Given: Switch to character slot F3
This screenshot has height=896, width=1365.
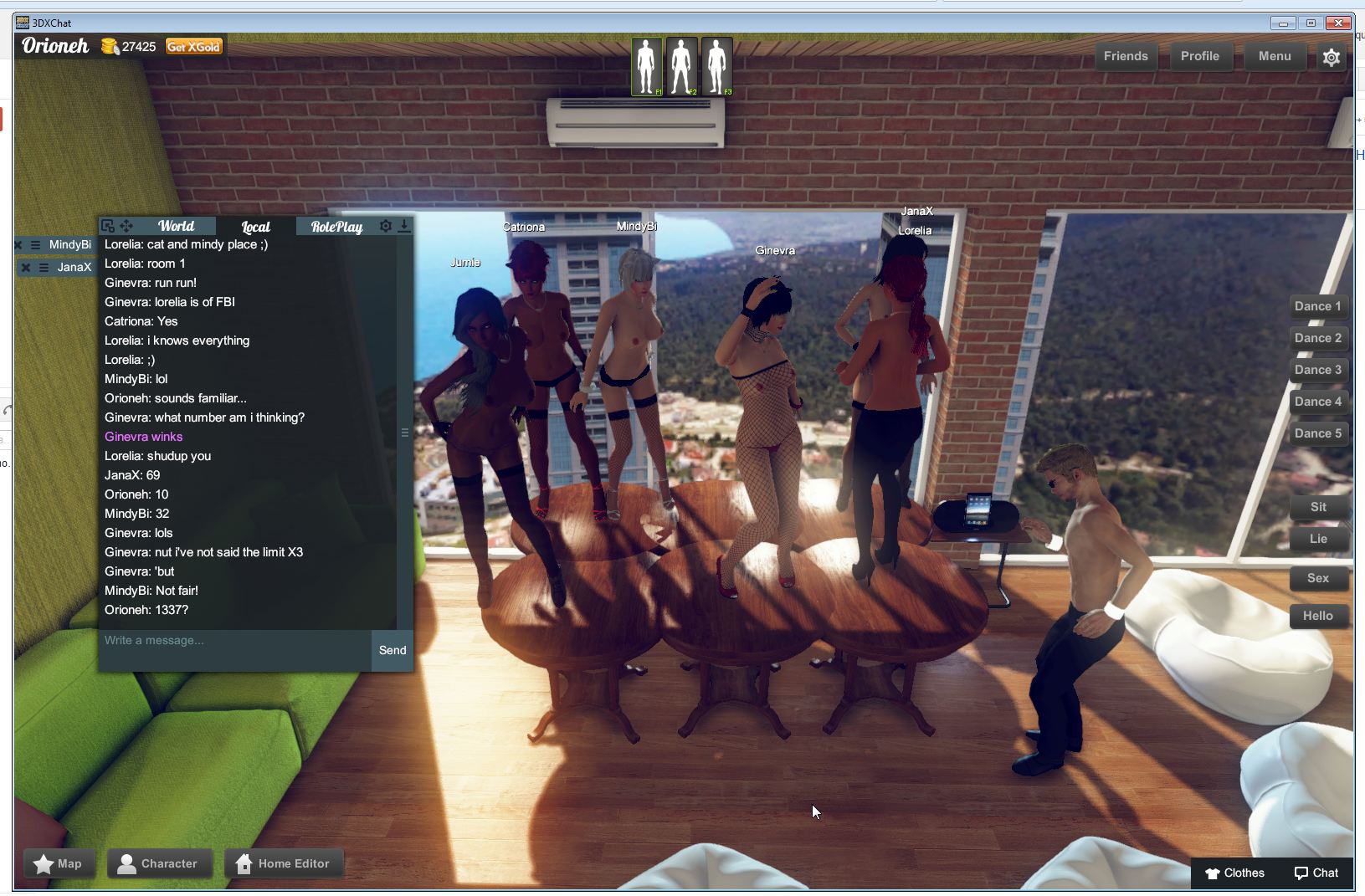Looking at the screenshot, I should pyautogui.click(x=716, y=66).
